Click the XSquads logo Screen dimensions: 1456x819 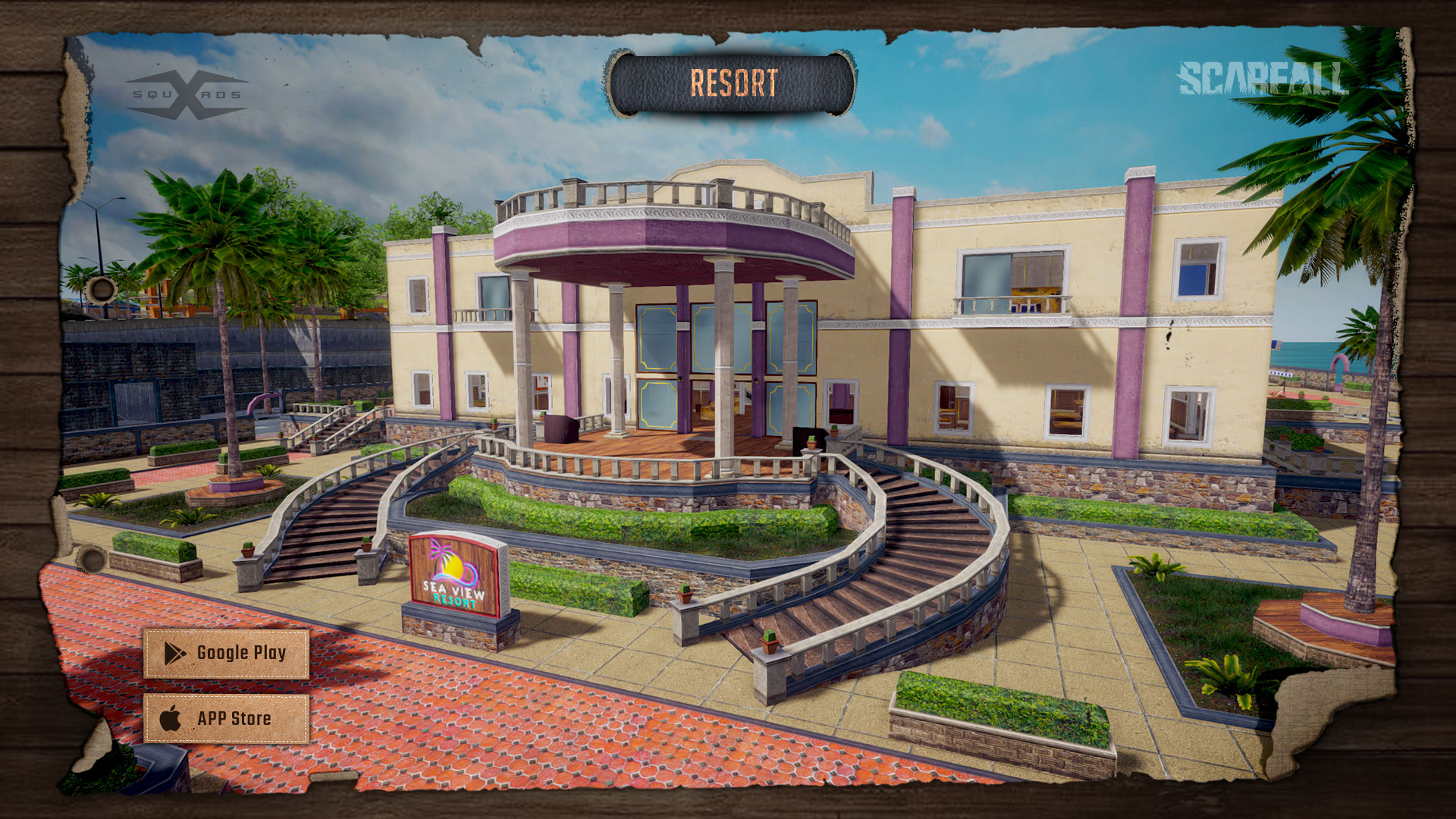click(187, 95)
